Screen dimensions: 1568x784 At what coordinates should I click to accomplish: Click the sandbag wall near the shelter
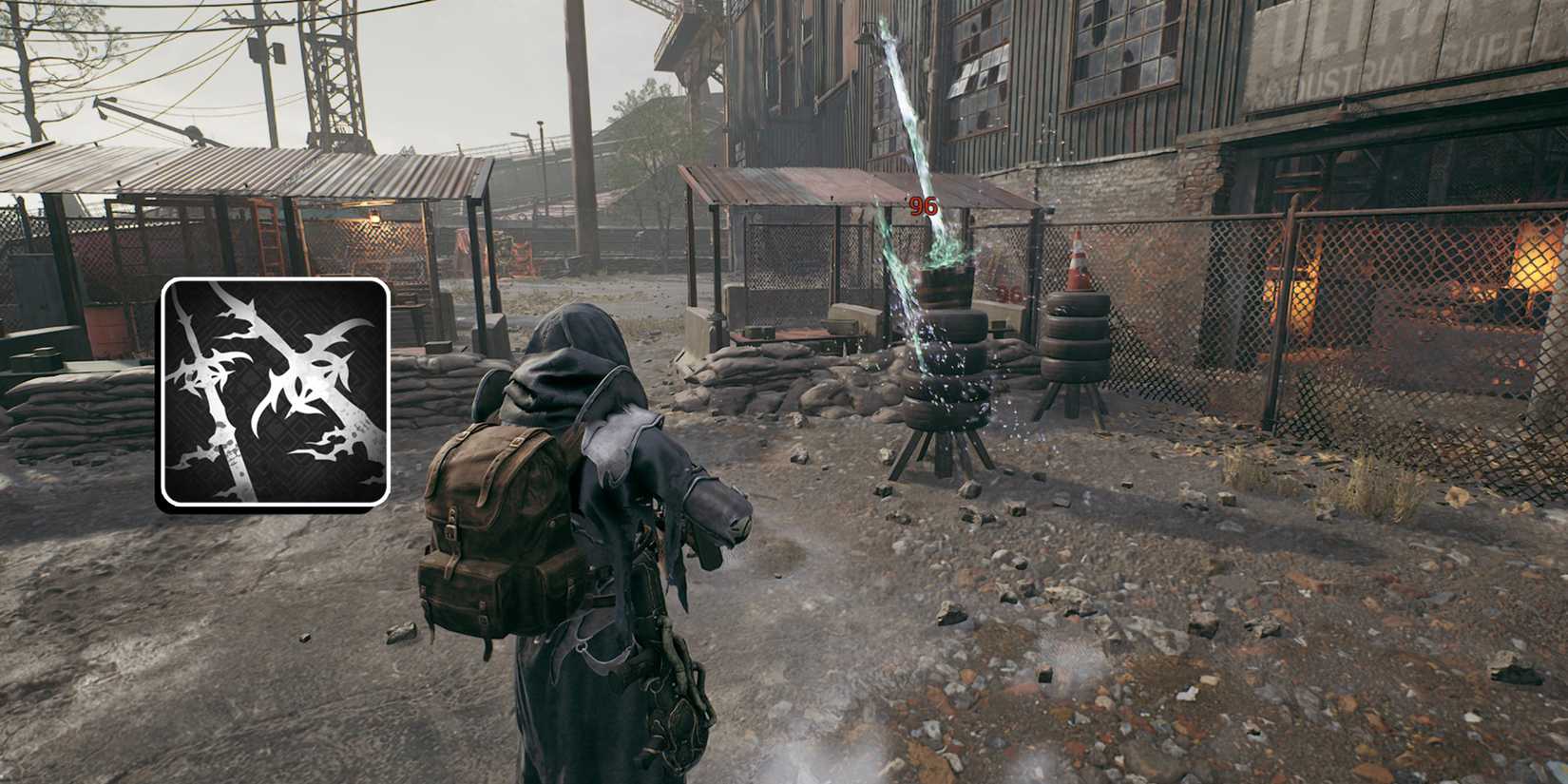click(779, 371)
